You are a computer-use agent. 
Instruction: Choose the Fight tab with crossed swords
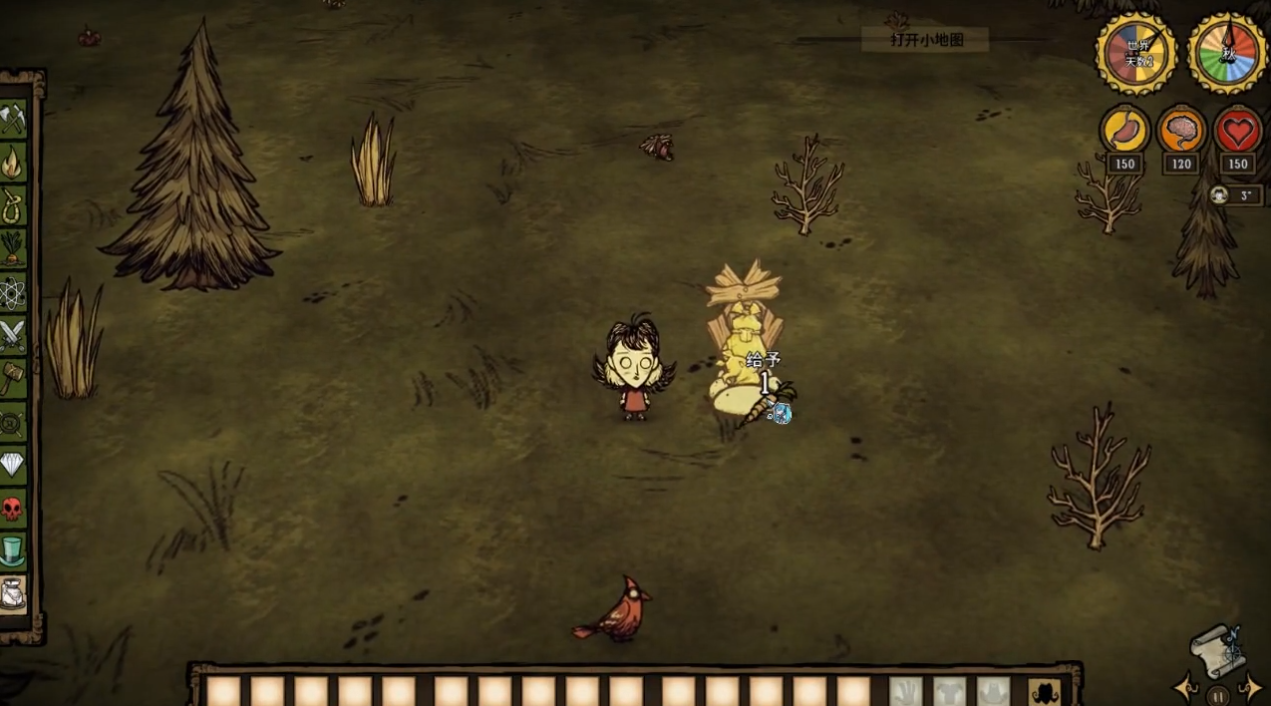13,335
